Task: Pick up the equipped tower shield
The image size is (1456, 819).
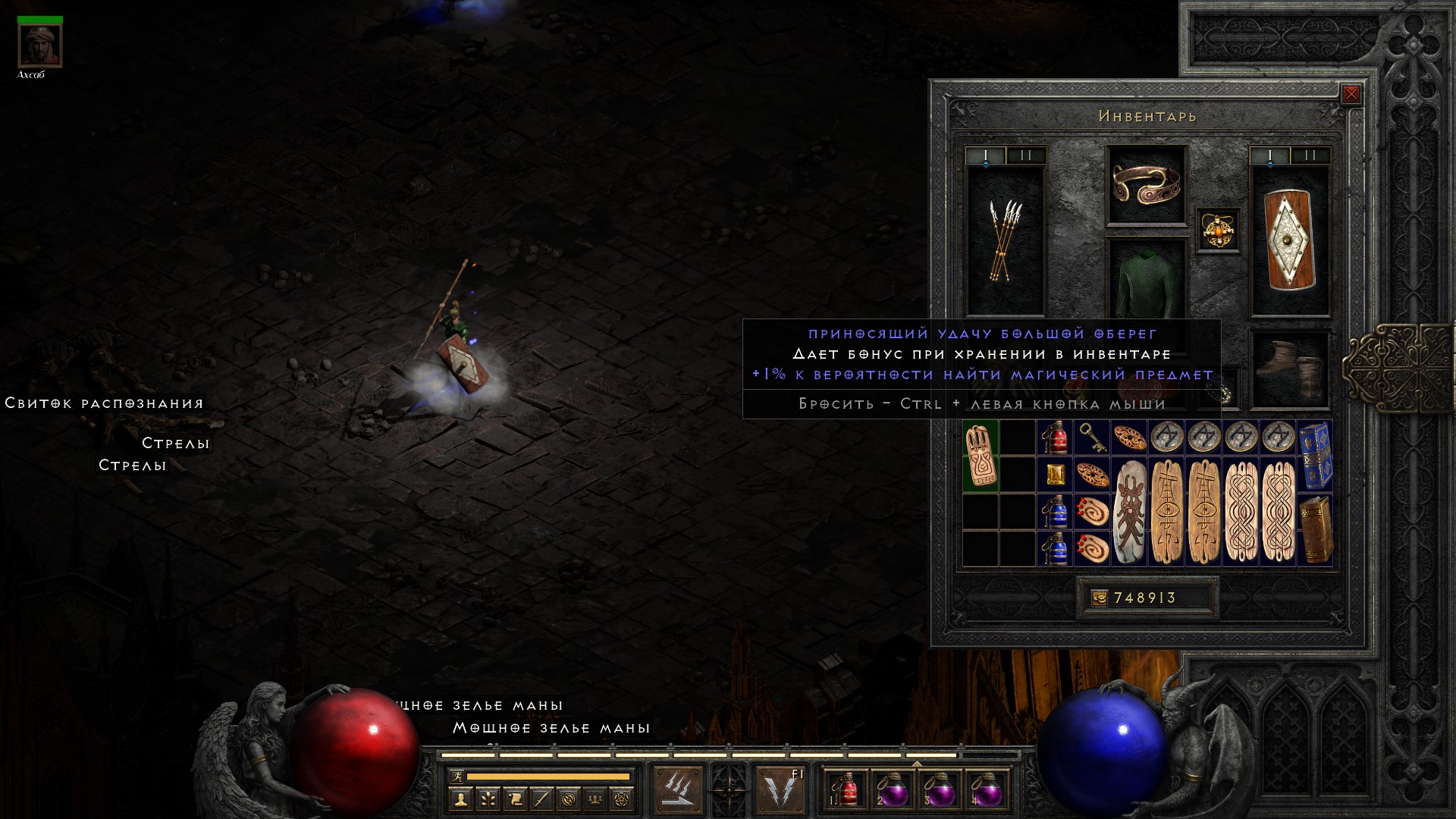Action: [x=1289, y=240]
